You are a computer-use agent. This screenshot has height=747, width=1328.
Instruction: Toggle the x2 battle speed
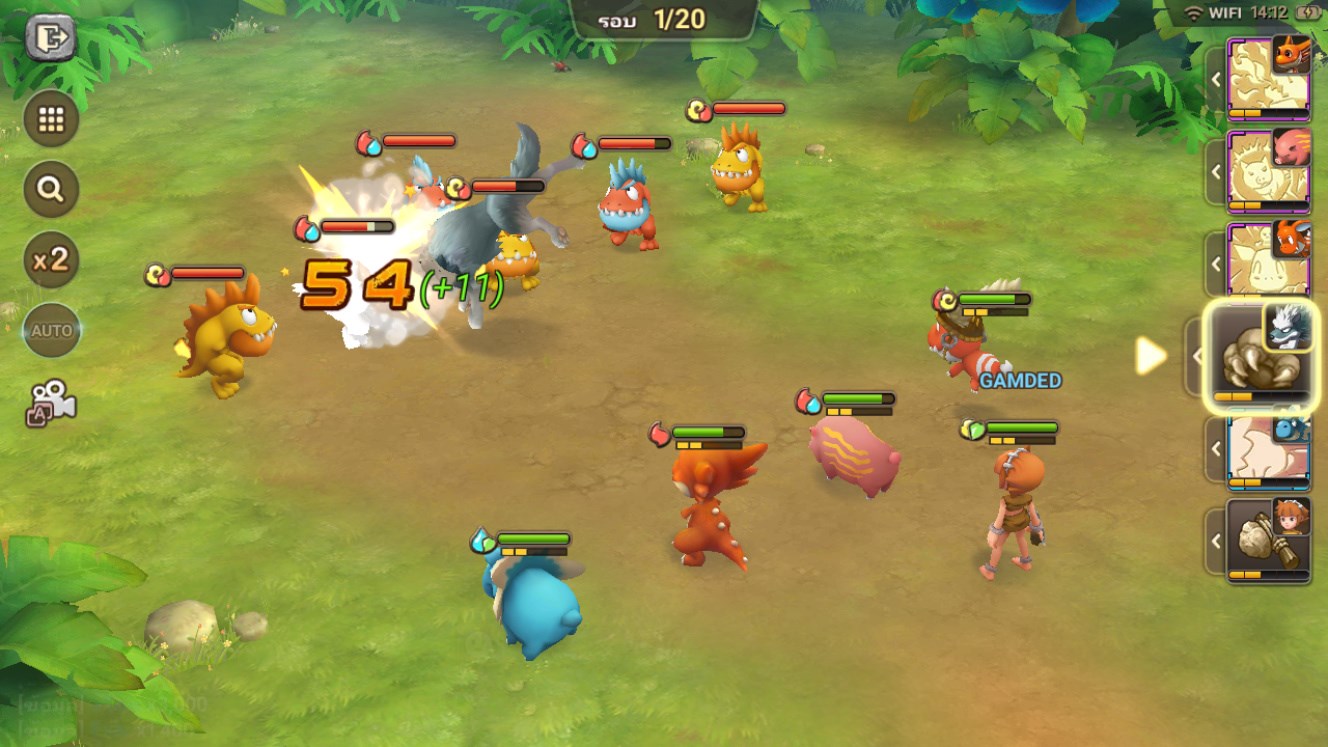51,260
